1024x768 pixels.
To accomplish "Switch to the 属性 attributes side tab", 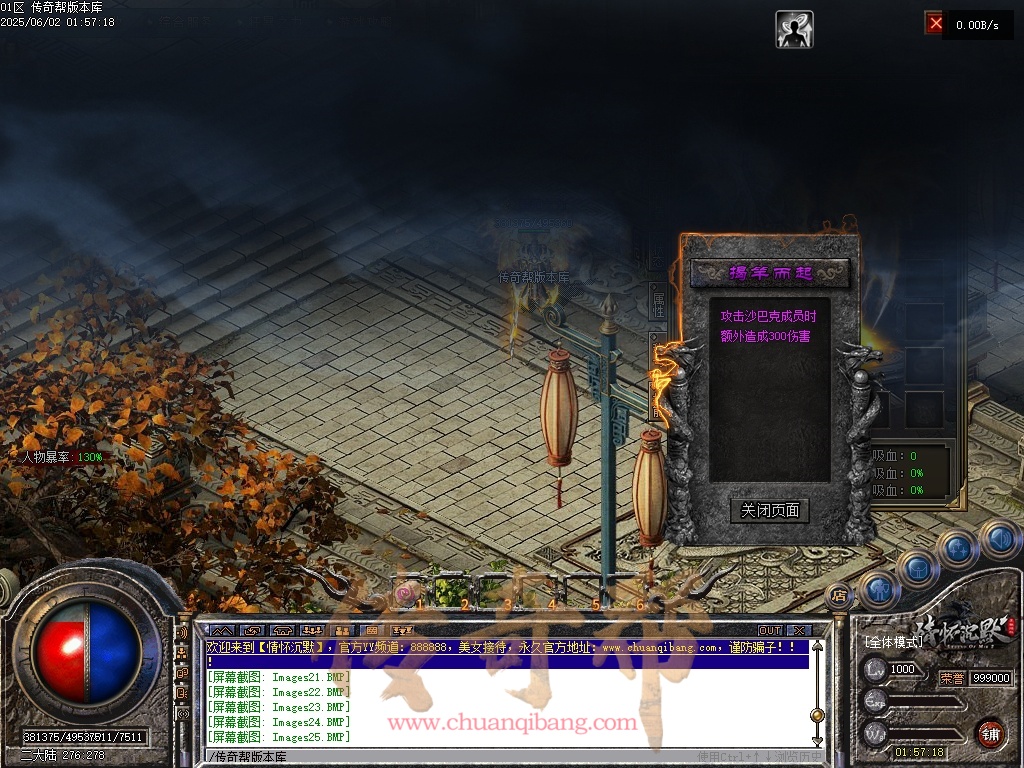I will click(x=658, y=305).
